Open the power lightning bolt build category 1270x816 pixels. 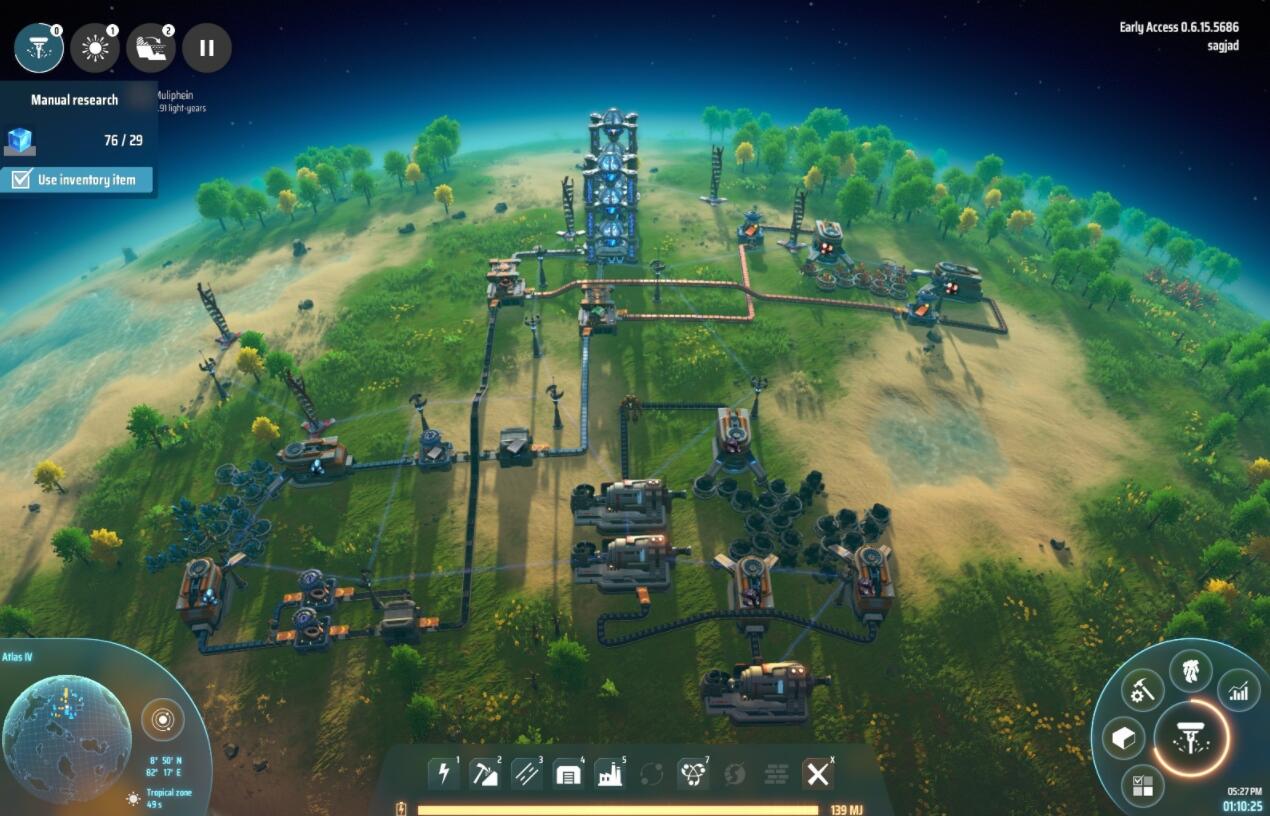pyautogui.click(x=444, y=773)
